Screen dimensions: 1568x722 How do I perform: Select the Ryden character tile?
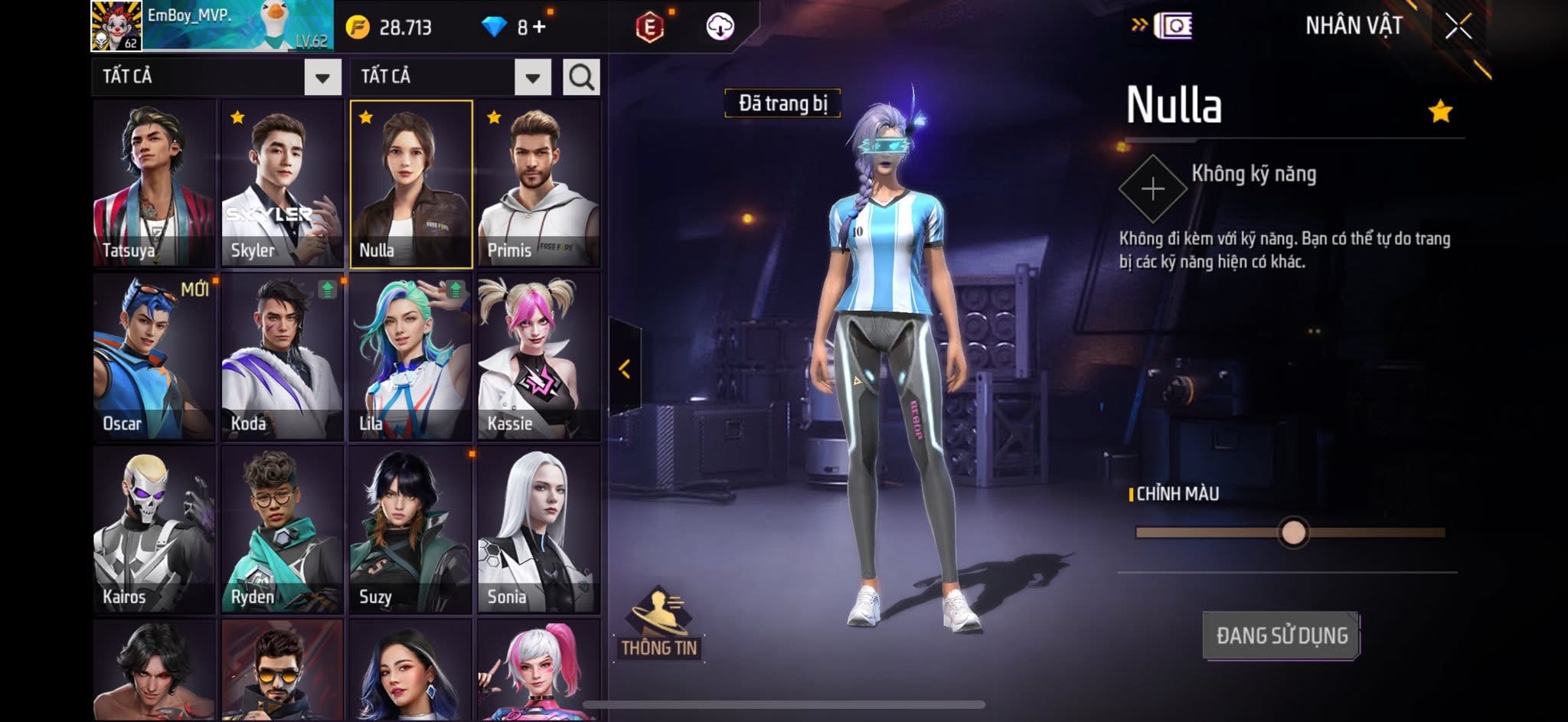click(x=282, y=530)
